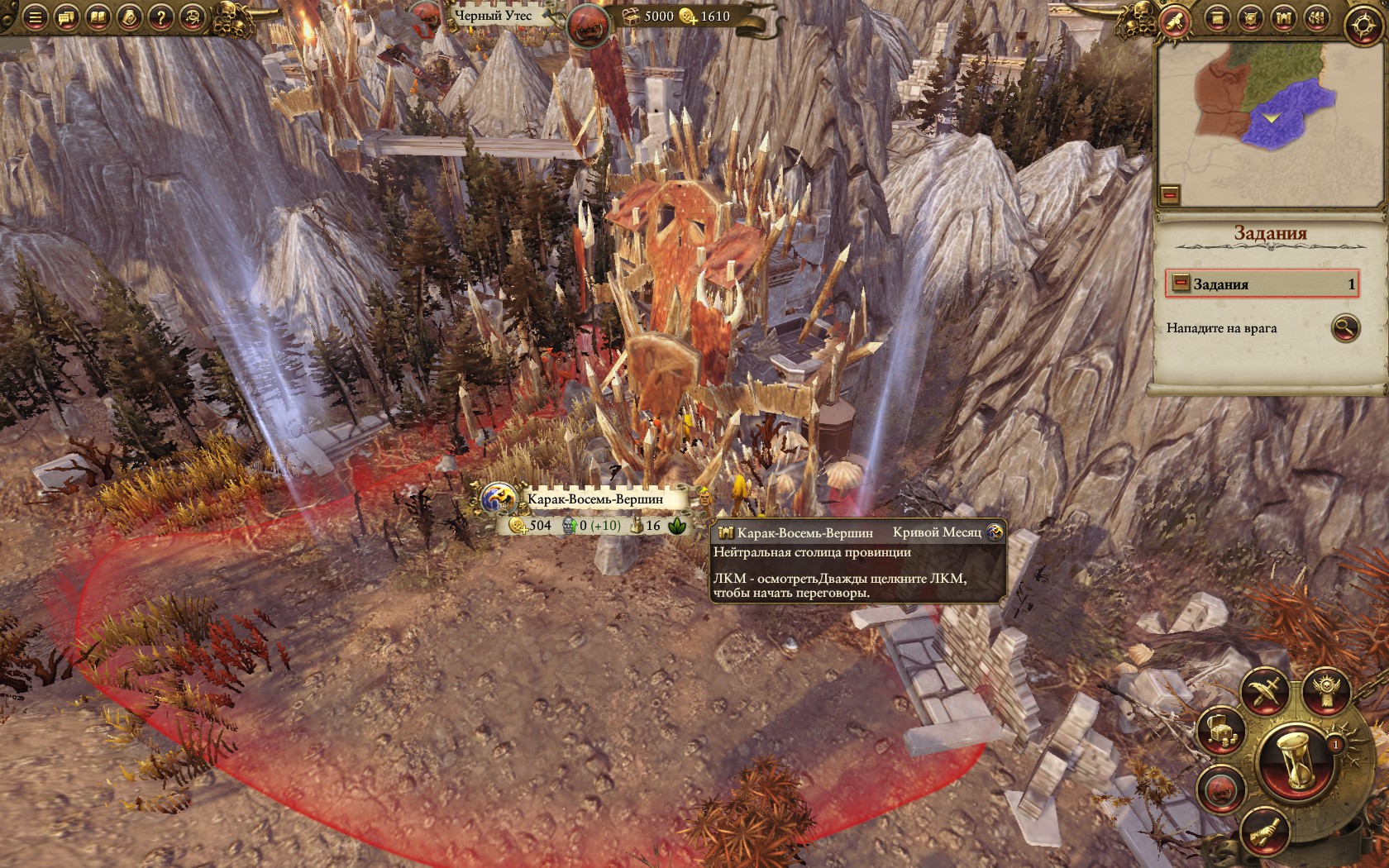This screenshot has width=1389, height=868.
Task: Open the chat speech-bubble button
Action: click(x=66, y=17)
